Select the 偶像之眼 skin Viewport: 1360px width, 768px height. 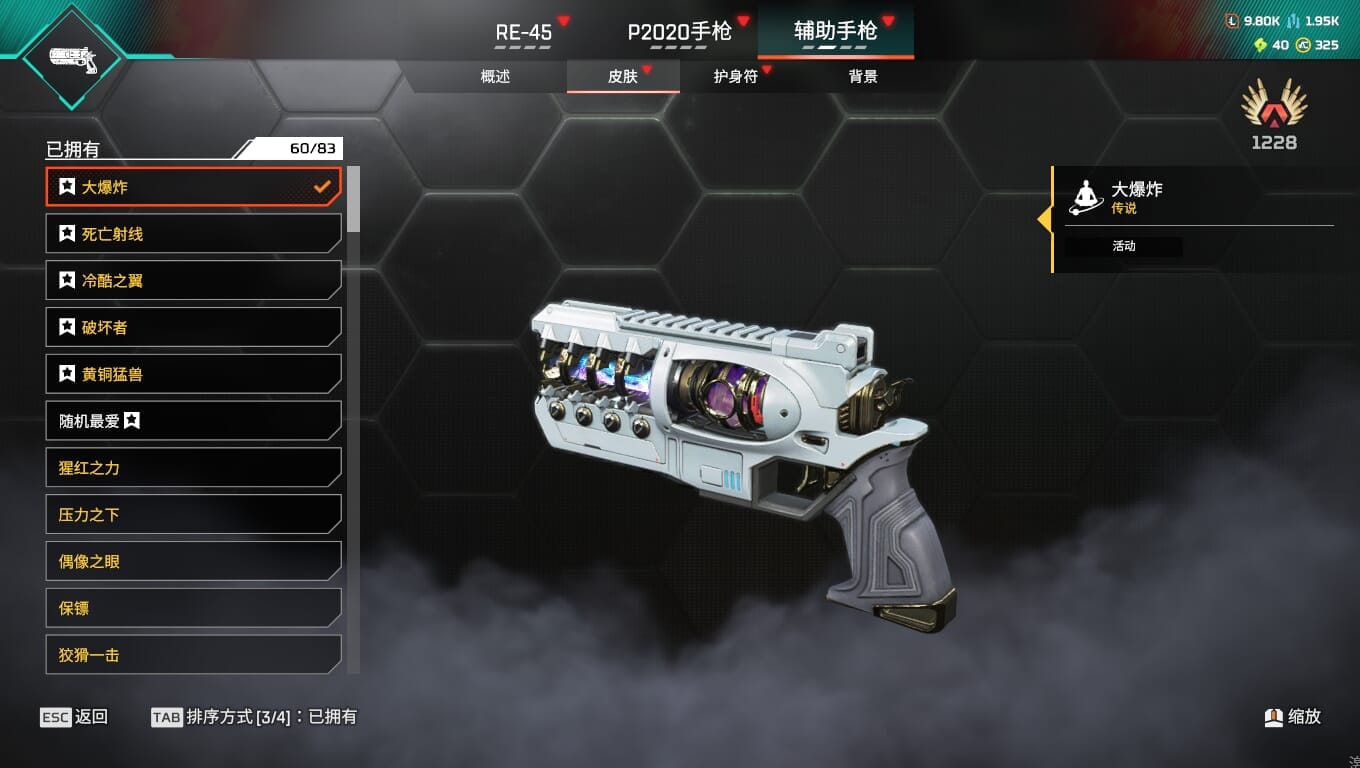coord(193,561)
